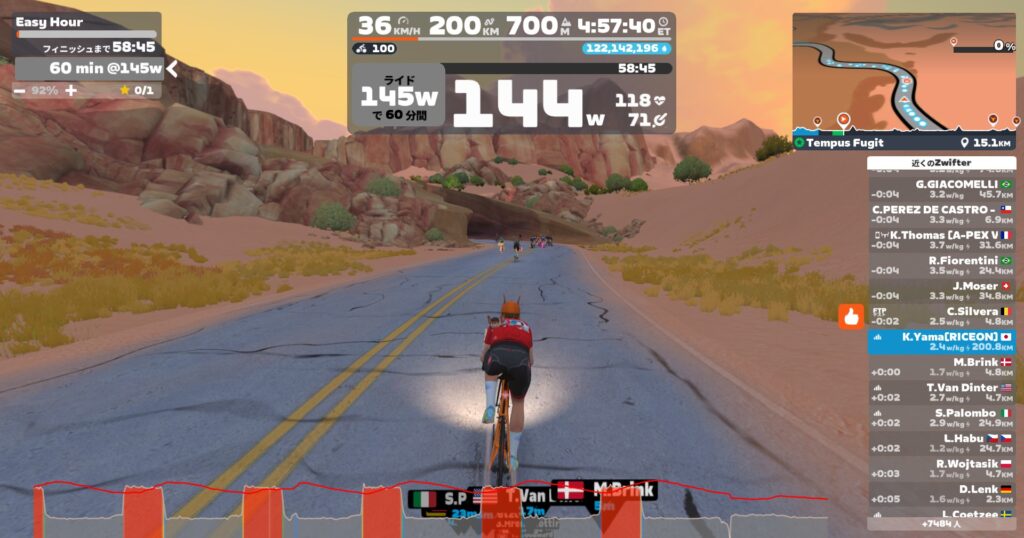Image resolution: width=1024 pixels, height=538 pixels.
Task: Pick L.Habu from the rider list
Action: point(940,443)
